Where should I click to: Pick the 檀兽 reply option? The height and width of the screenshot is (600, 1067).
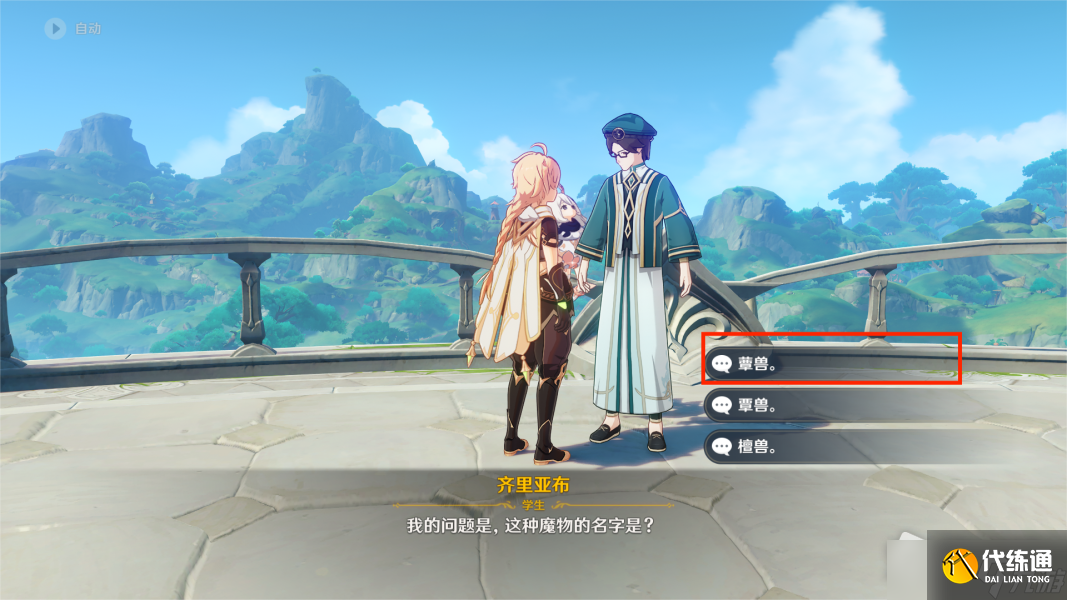click(x=830, y=446)
